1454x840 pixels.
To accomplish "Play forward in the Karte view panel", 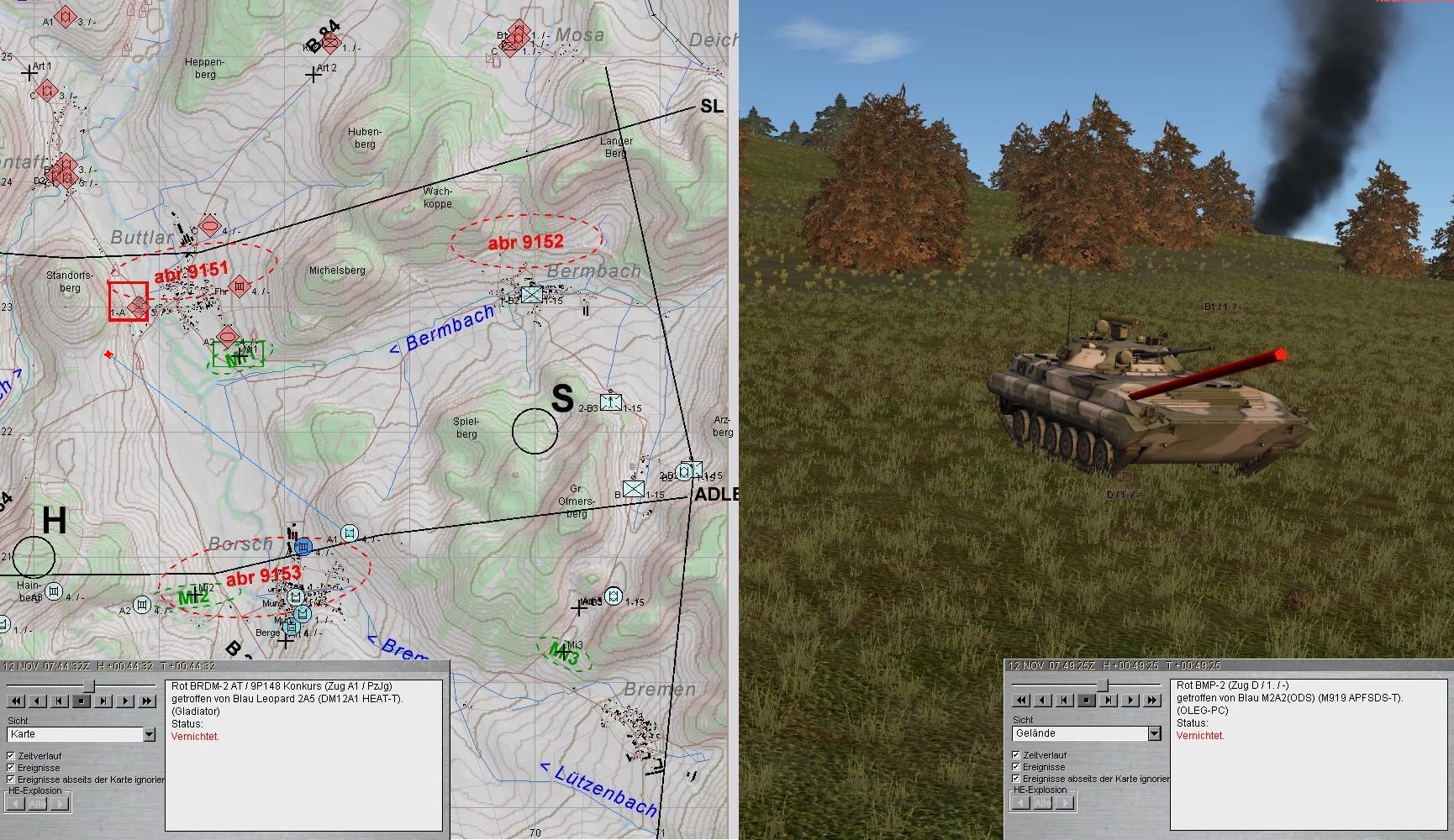I will point(125,701).
